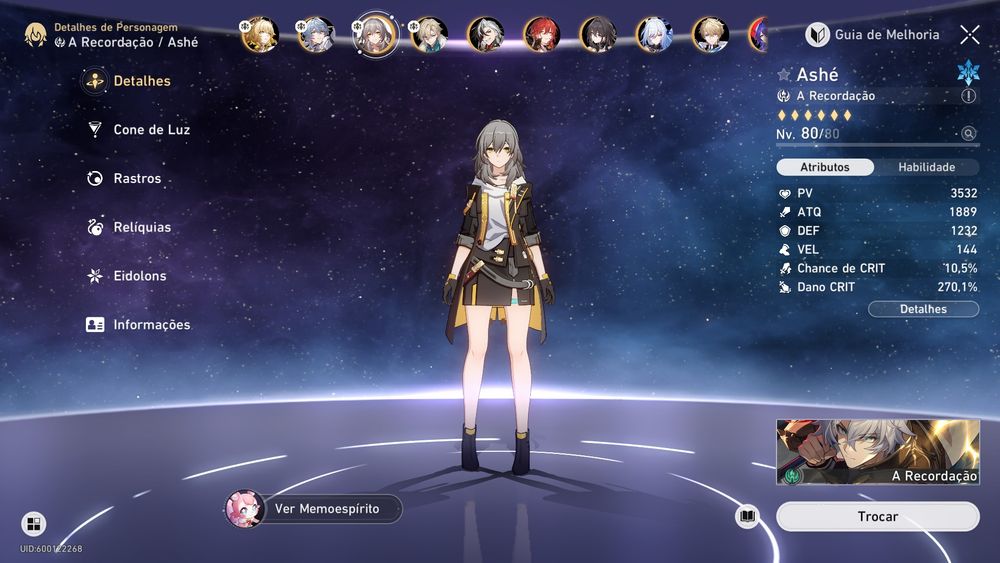Image resolution: width=1000 pixels, height=563 pixels.
Task: Close the character details screen
Action: point(970,35)
